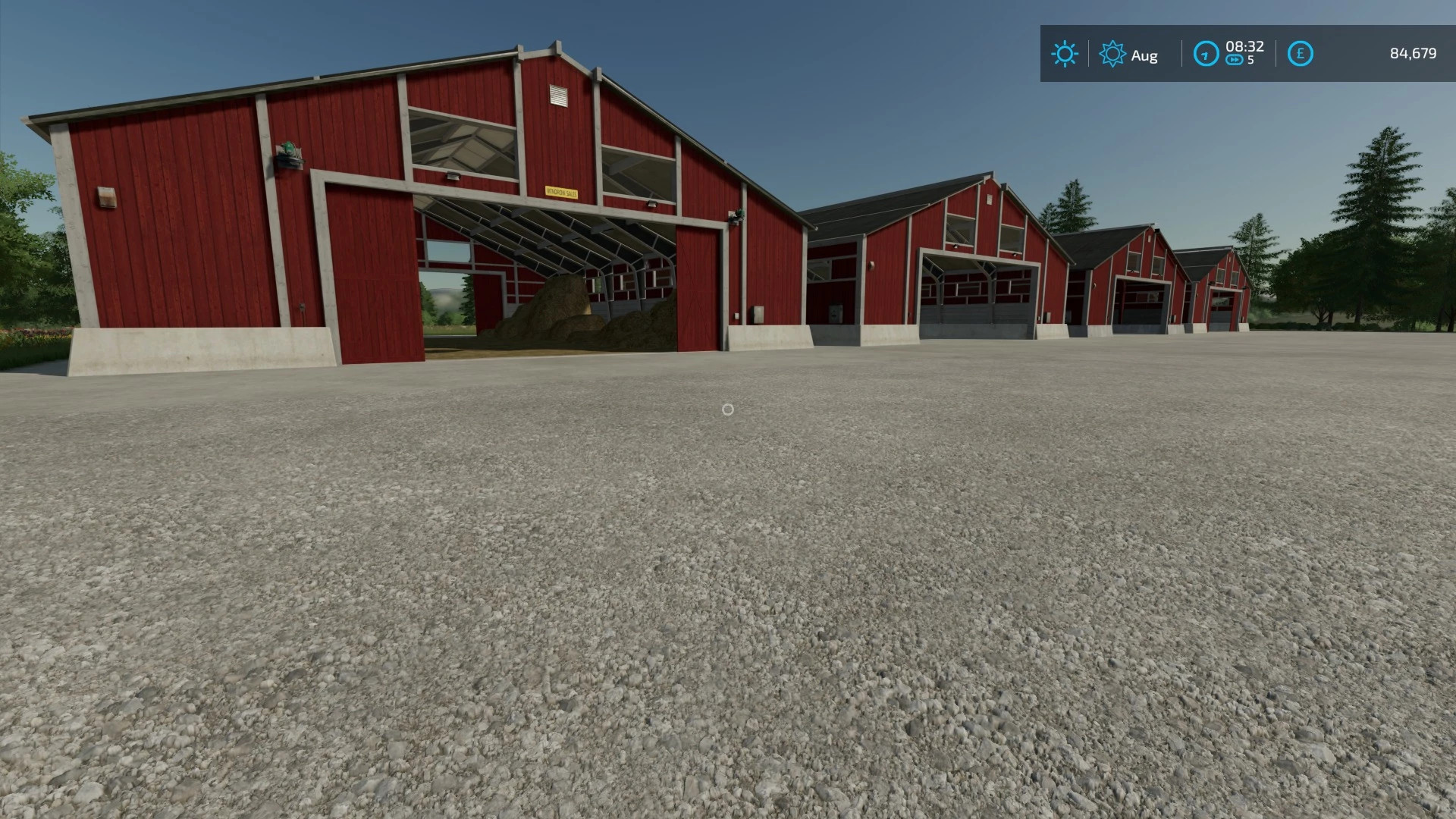This screenshot has height=819, width=1456.
Task: Open the clock icon in the HUD
Action: tap(1206, 53)
